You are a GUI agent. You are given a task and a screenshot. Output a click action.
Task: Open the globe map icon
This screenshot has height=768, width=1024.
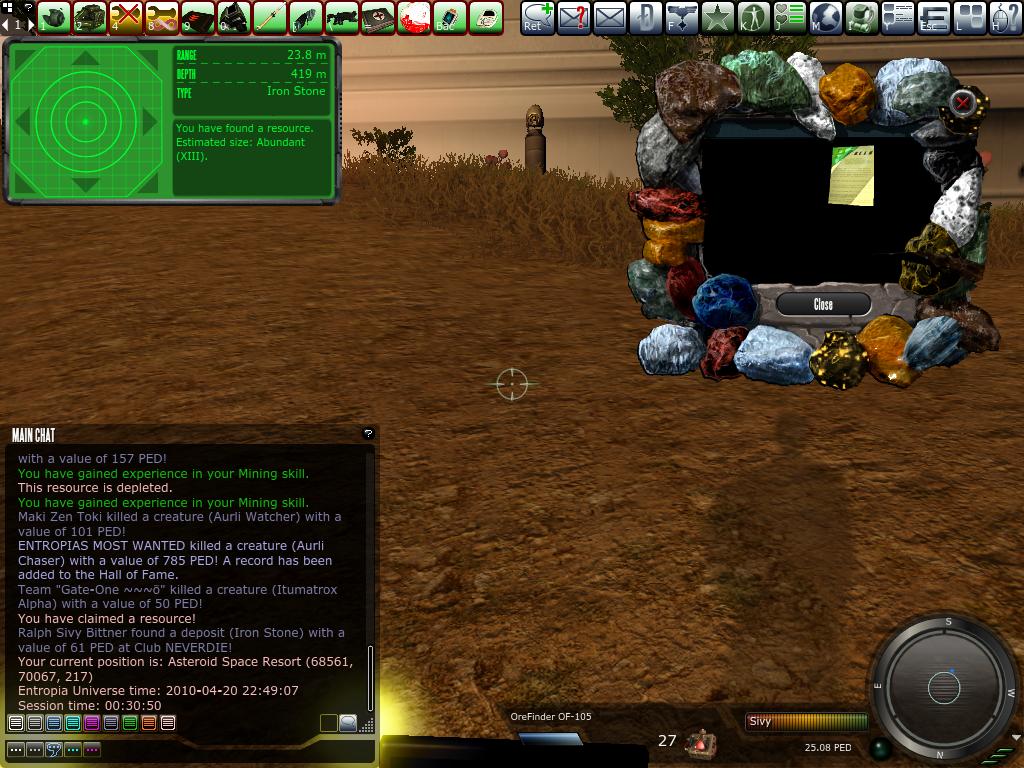click(x=826, y=17)
